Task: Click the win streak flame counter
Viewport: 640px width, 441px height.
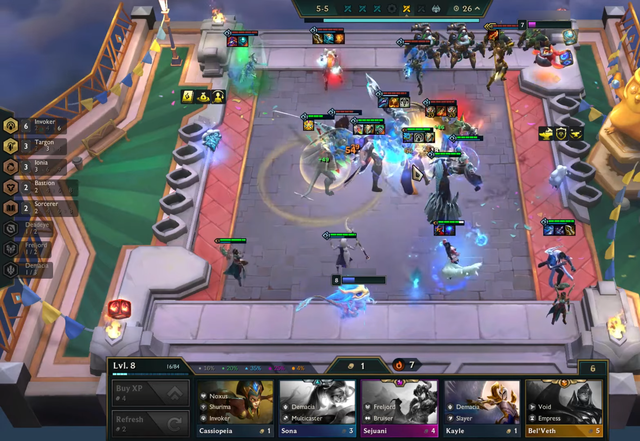Action: [x=405, y=366]
